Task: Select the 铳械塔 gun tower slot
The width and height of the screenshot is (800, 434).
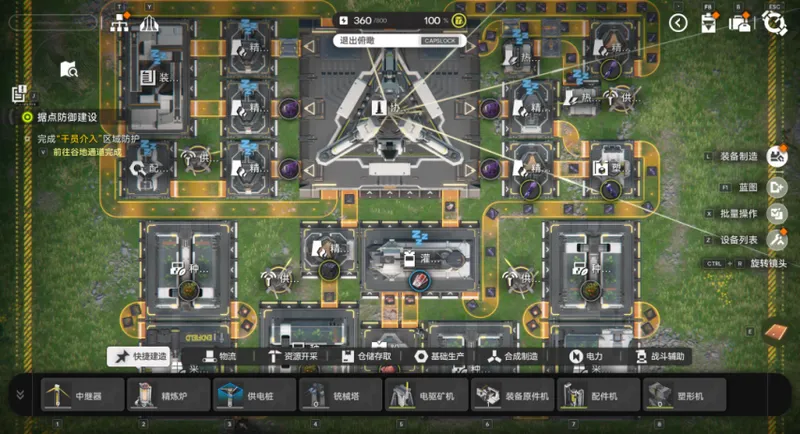Action: (341, 395)
